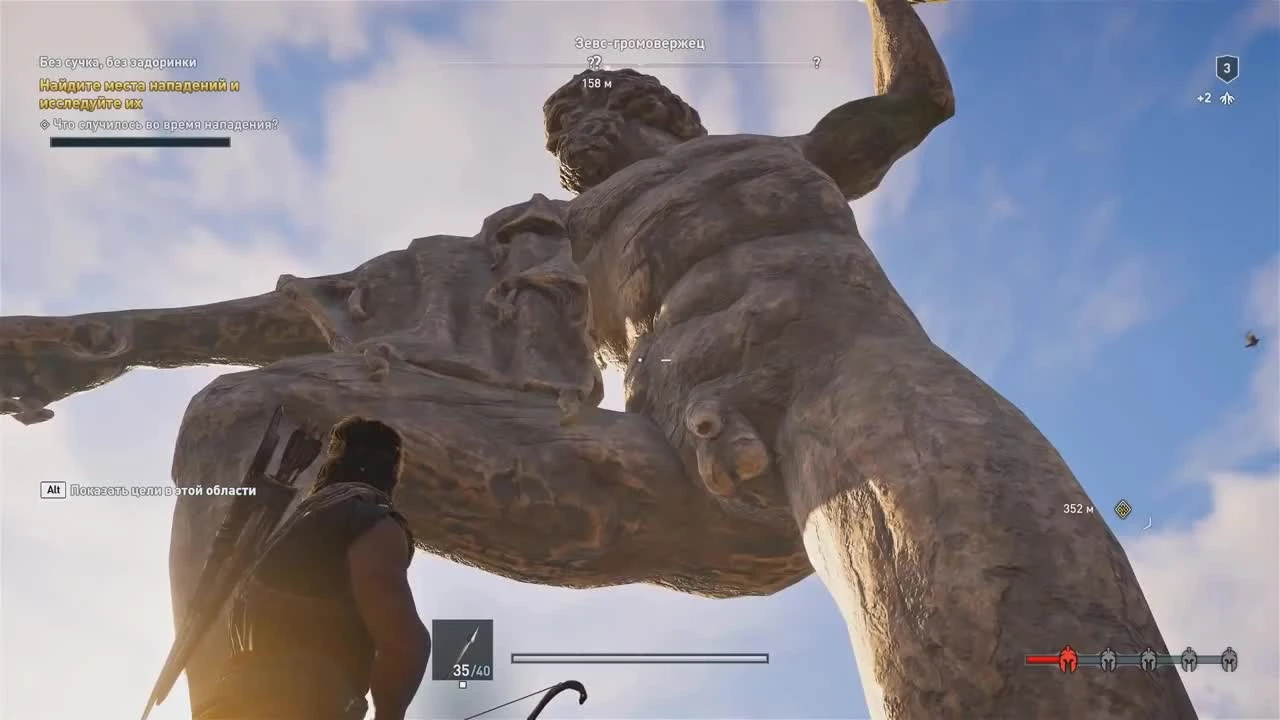Click the Зевс-громовержец location name
1280x720 pixels.
(x=638, y=42)
